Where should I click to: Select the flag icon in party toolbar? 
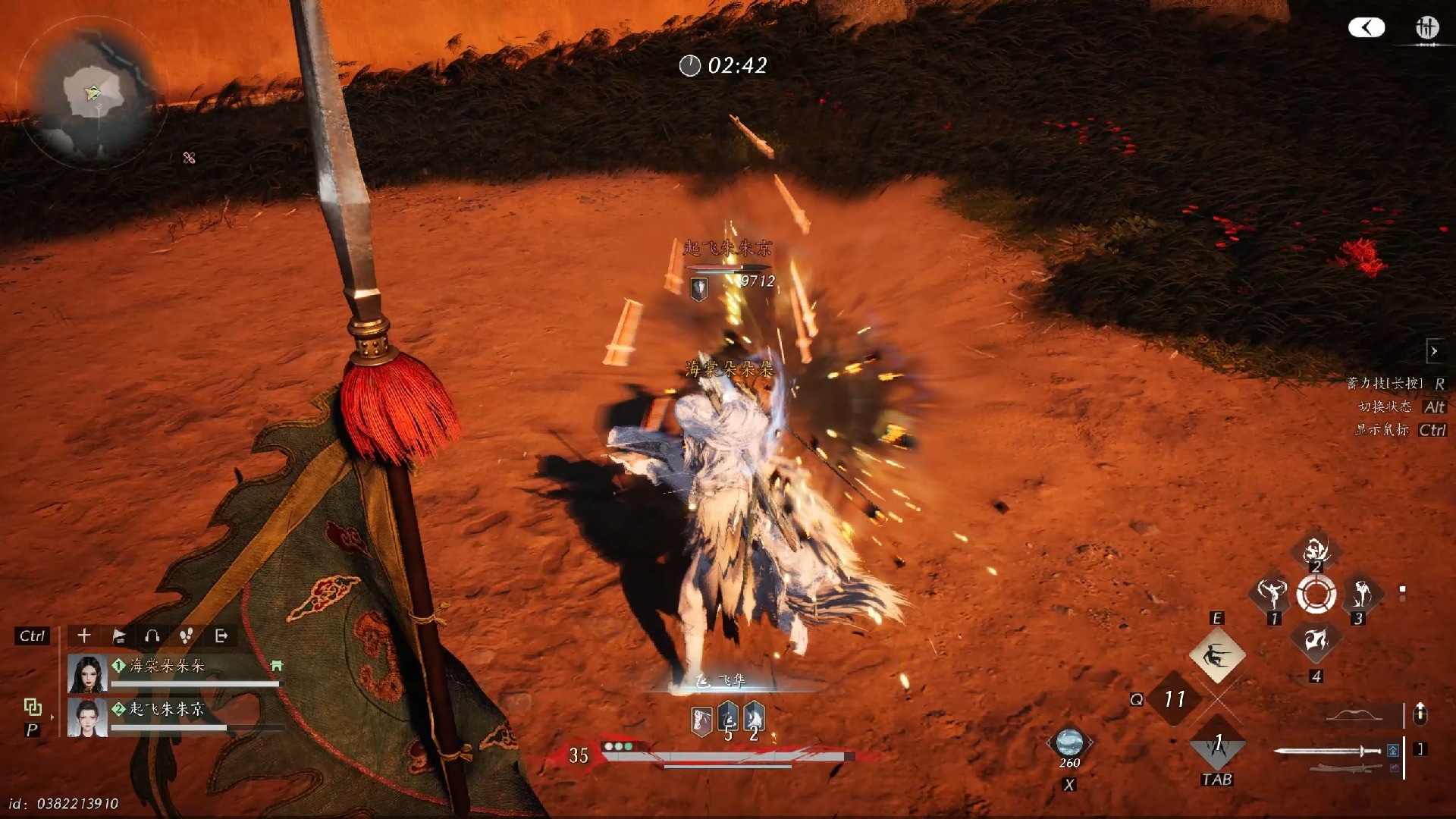(x=119, y=635)
